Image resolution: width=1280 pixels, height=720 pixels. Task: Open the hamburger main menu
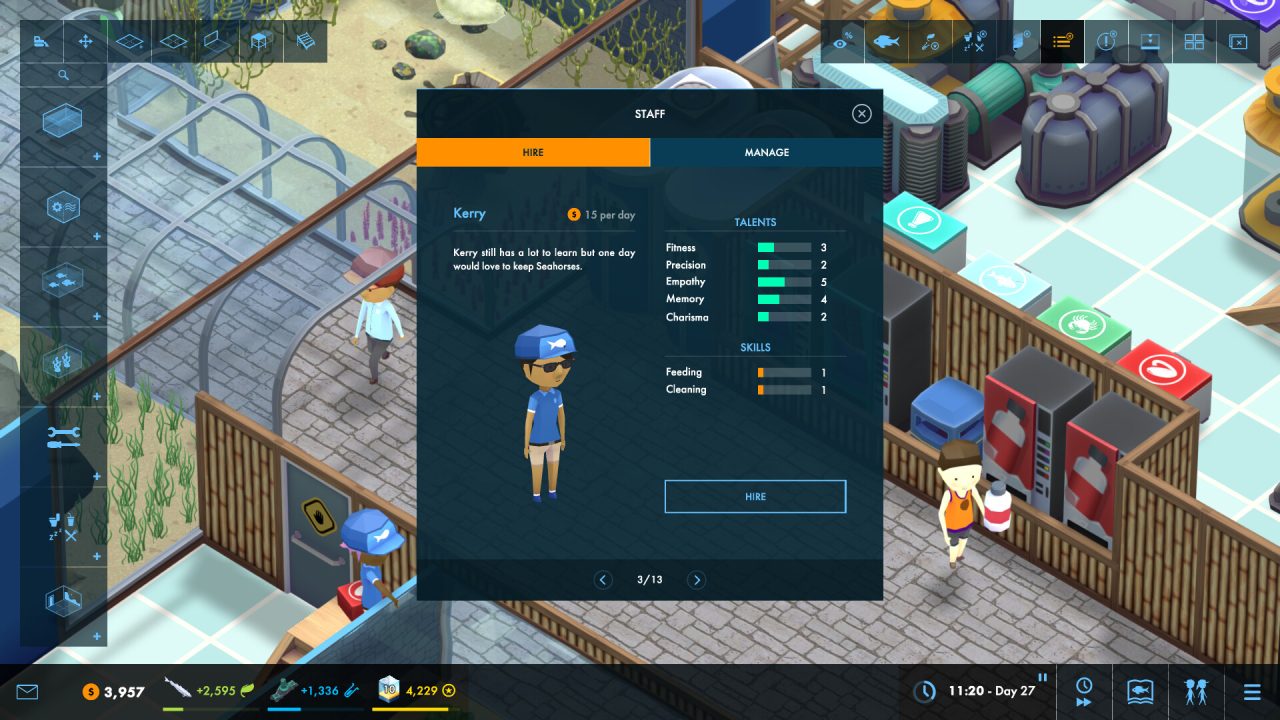click(1252, 691)
